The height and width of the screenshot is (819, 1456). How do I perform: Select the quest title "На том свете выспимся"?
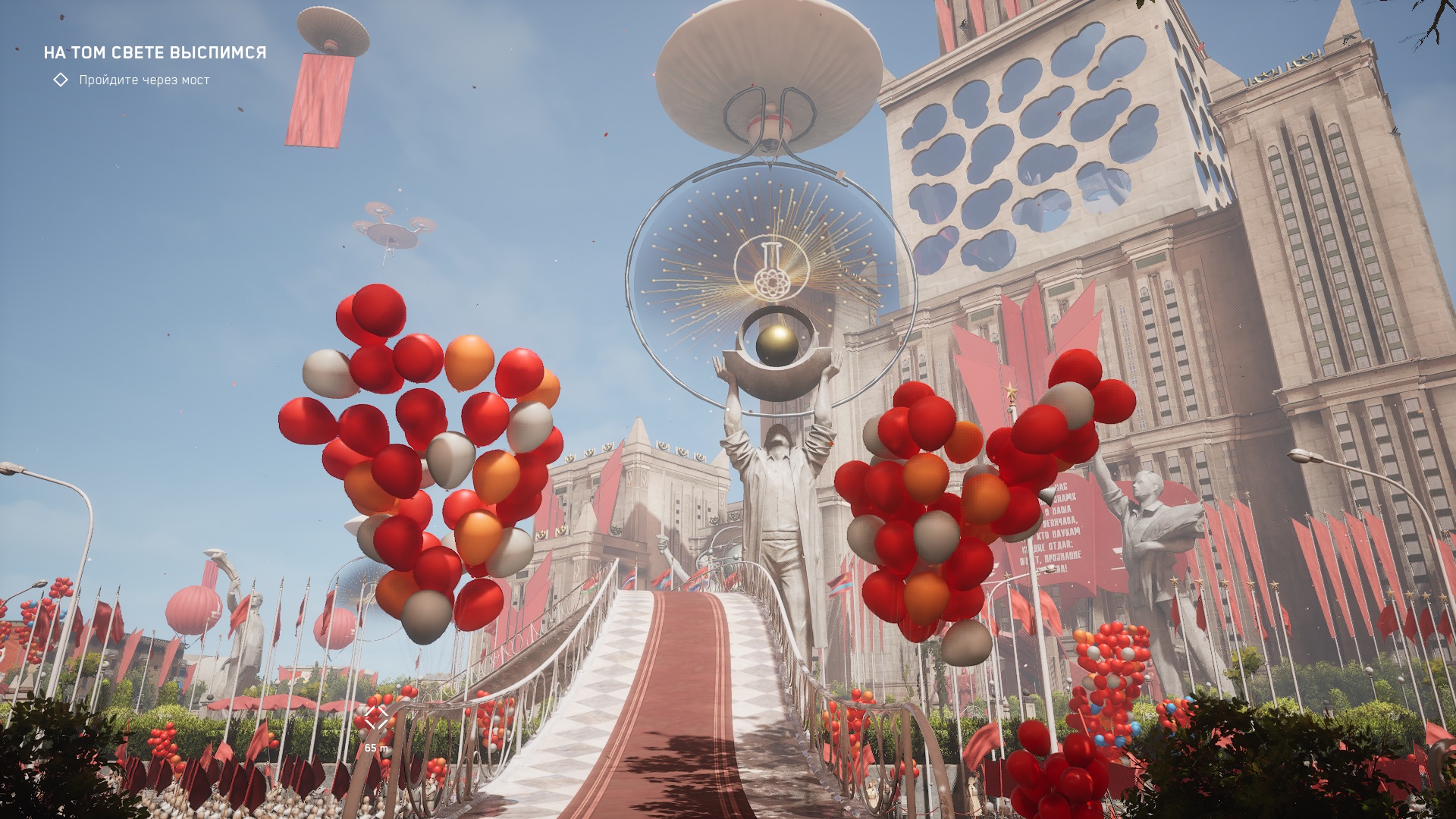pyautogui.click(x=155, y=52)
